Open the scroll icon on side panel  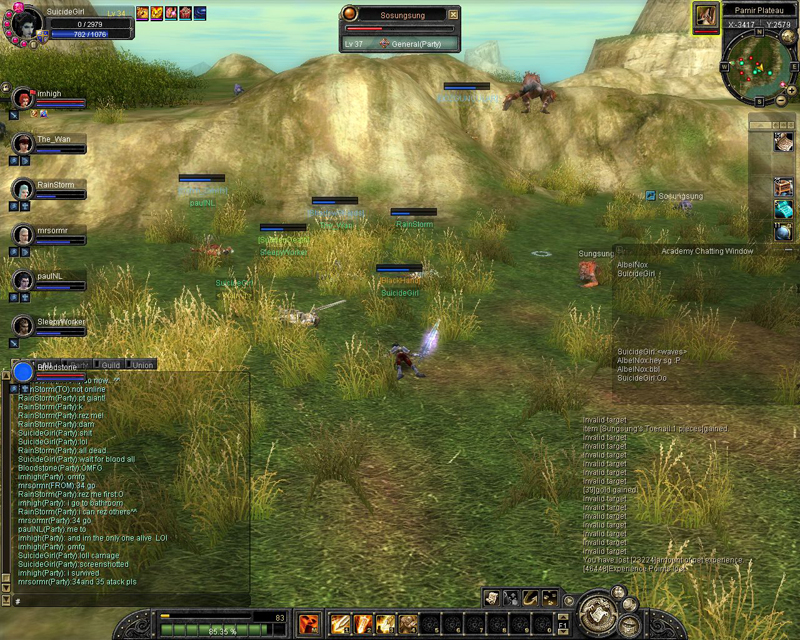click(x=783, y=143)
